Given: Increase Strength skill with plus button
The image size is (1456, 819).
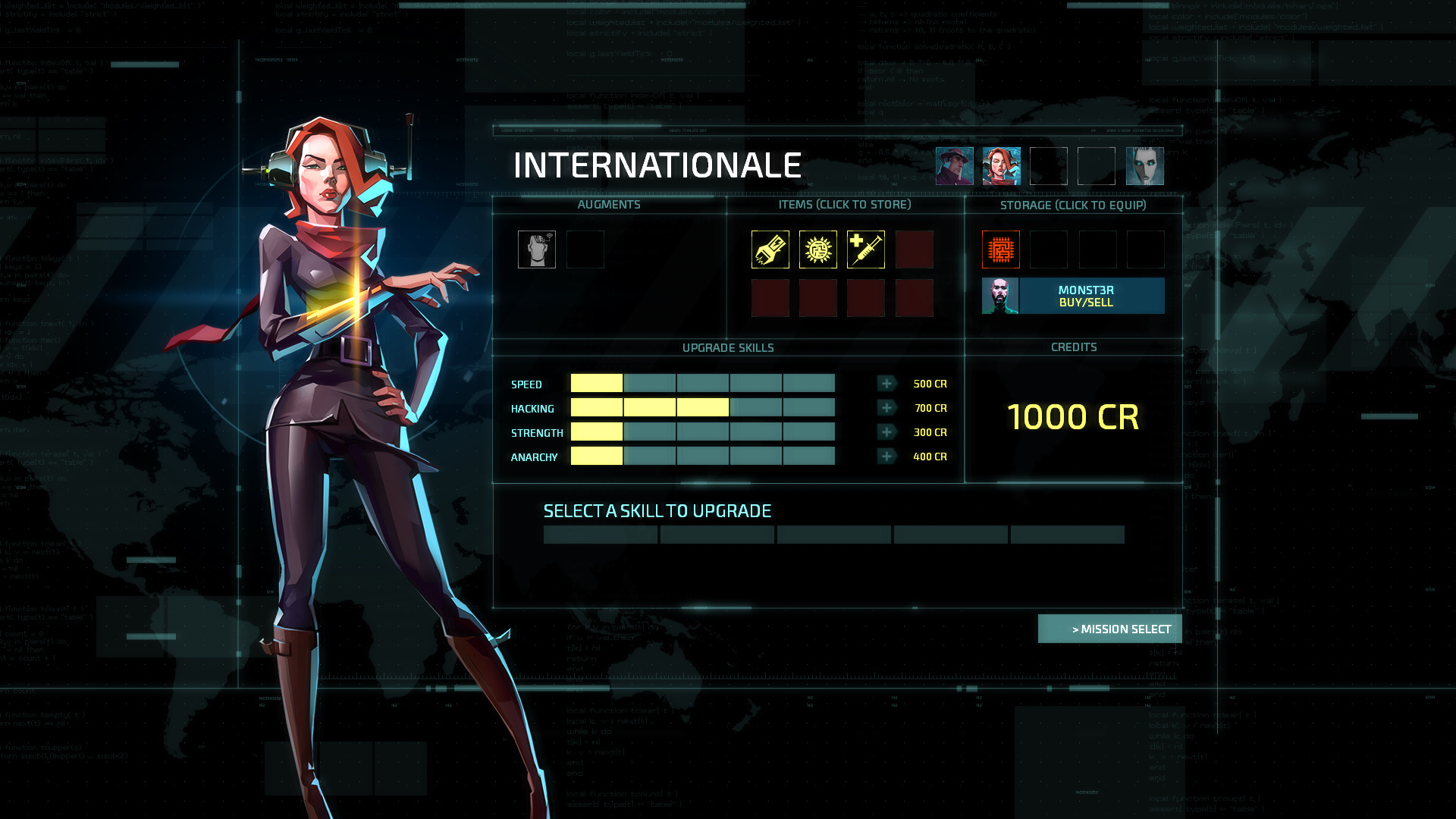Looking at the screenshot, I should pos(886,432).
